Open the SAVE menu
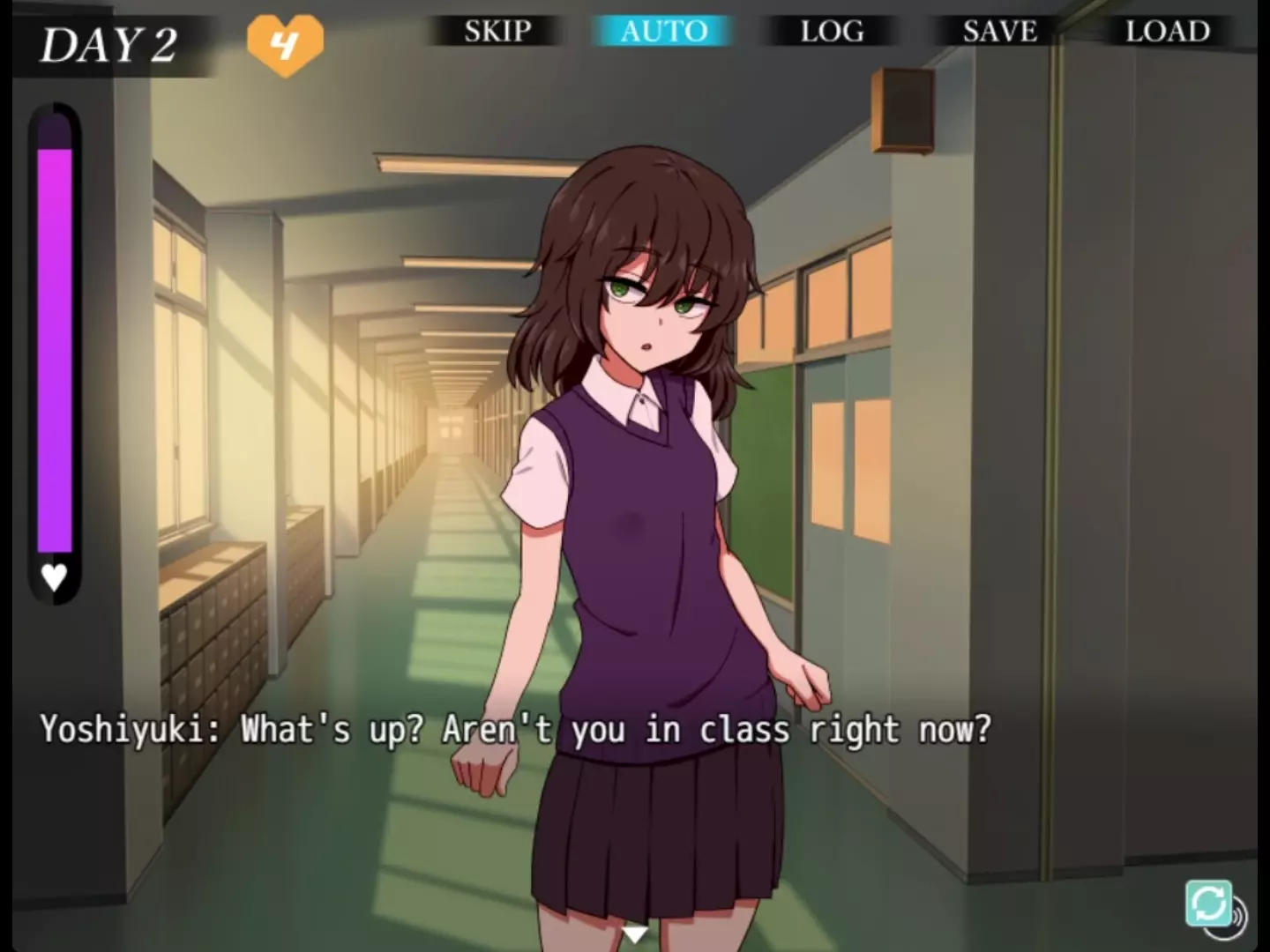 point(999,32)
